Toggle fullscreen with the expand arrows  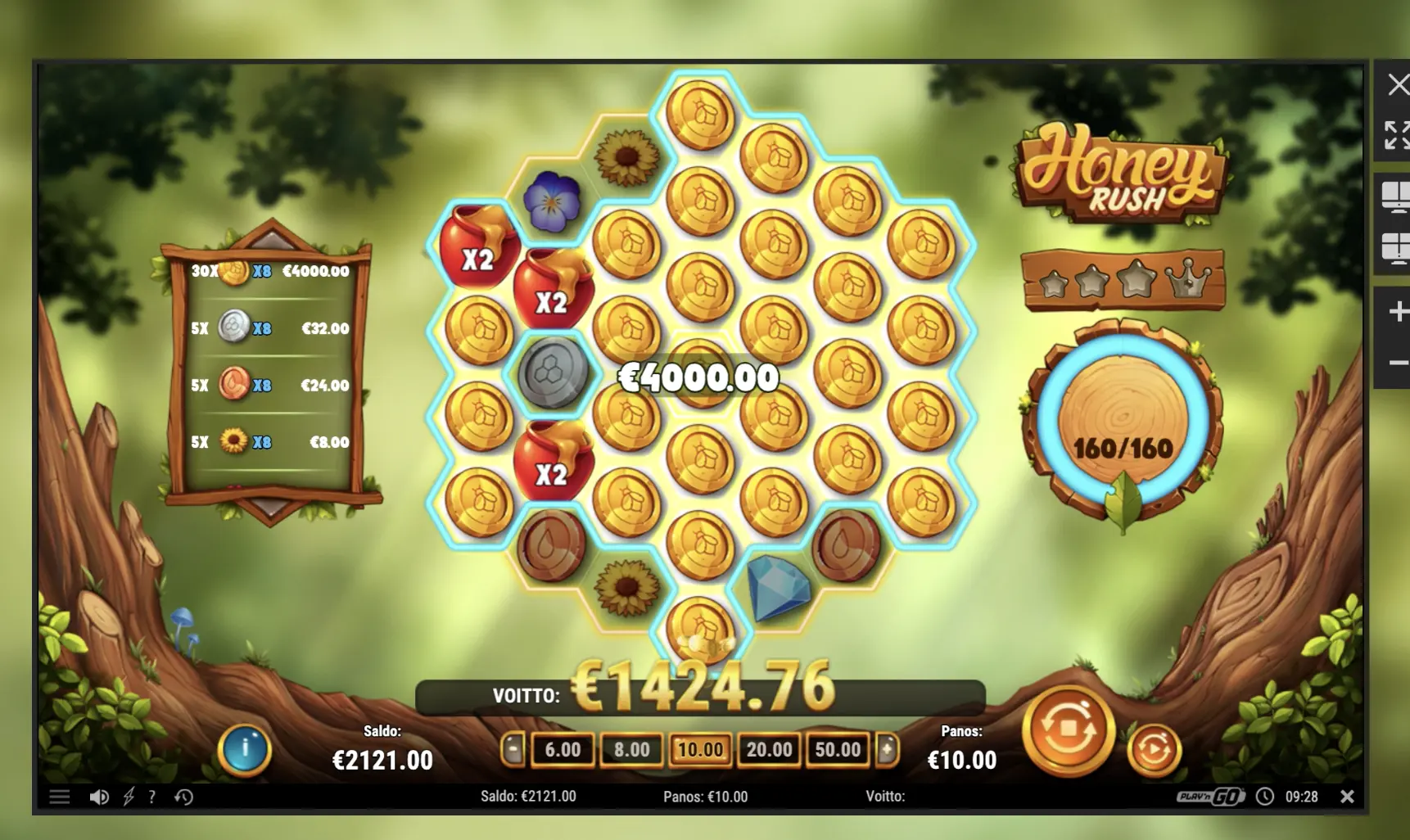point(1397,135)
